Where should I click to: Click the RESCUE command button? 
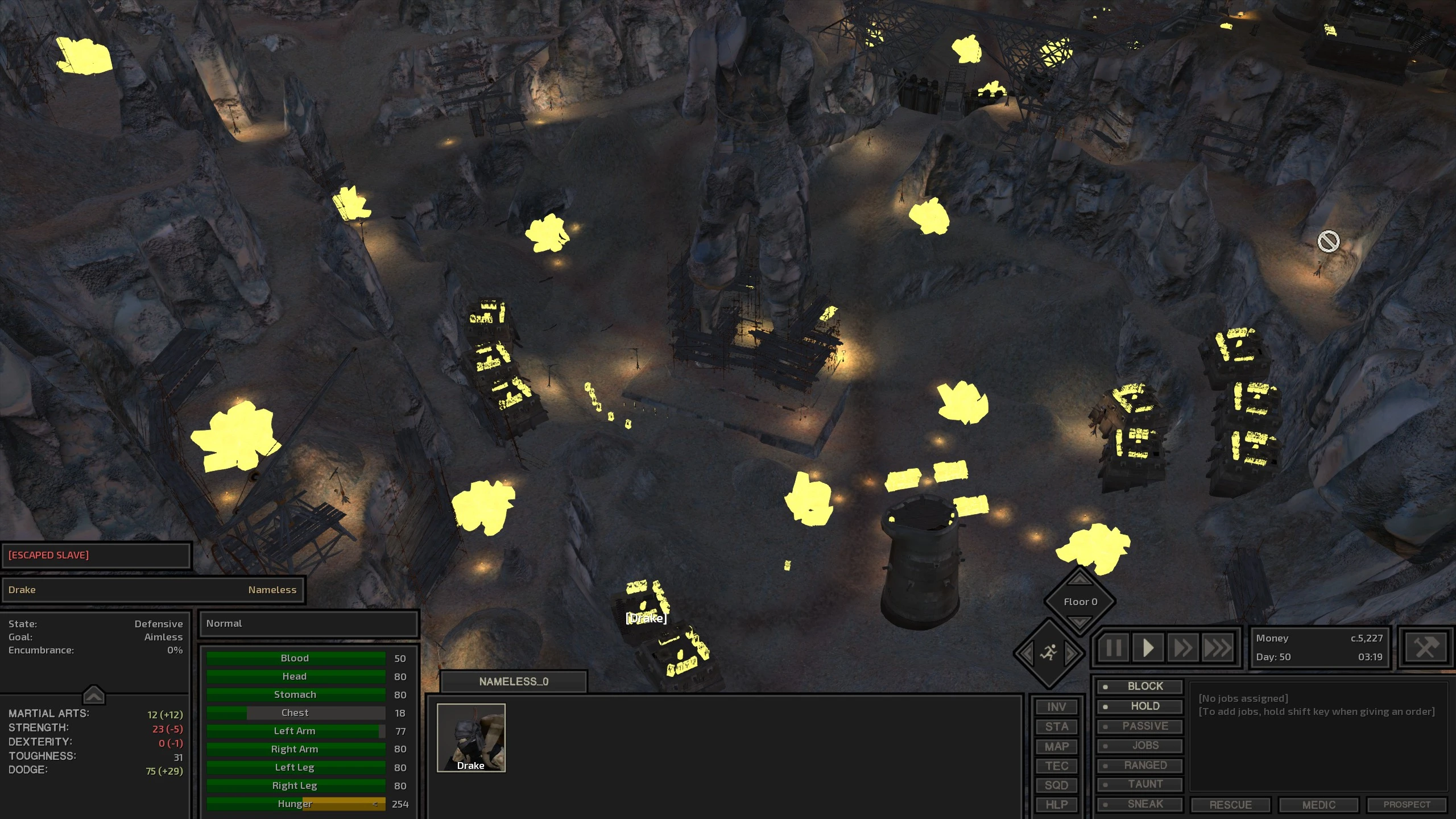(x=1230, y=805)
